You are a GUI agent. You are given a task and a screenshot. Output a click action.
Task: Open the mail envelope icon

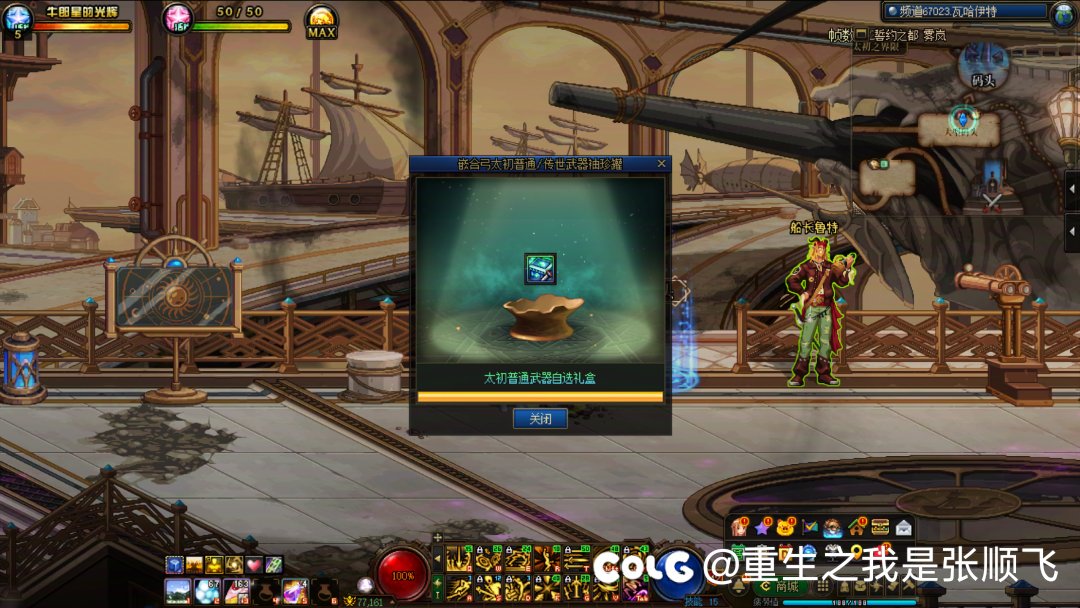[x=904, y=527]
